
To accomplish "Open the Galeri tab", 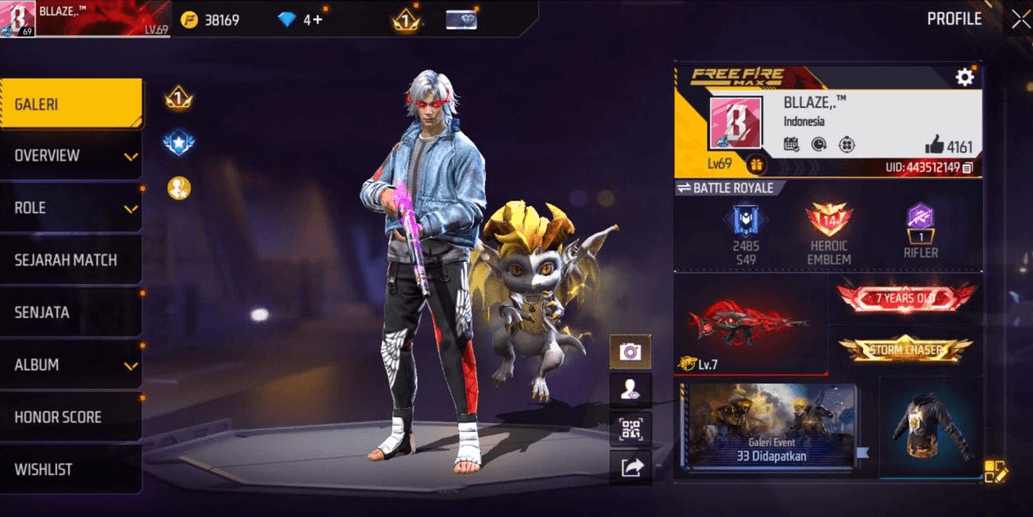I will point(70,104).
